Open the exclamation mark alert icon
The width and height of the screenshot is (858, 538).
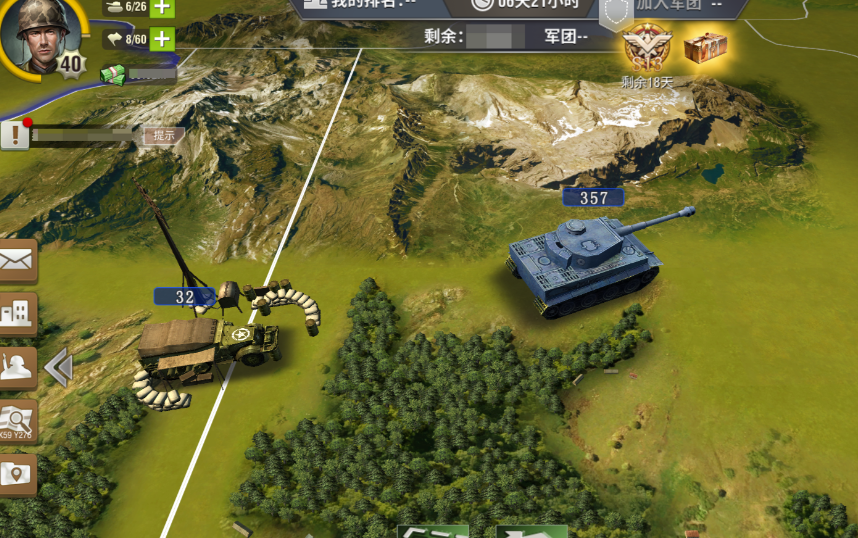pos(15,135)
